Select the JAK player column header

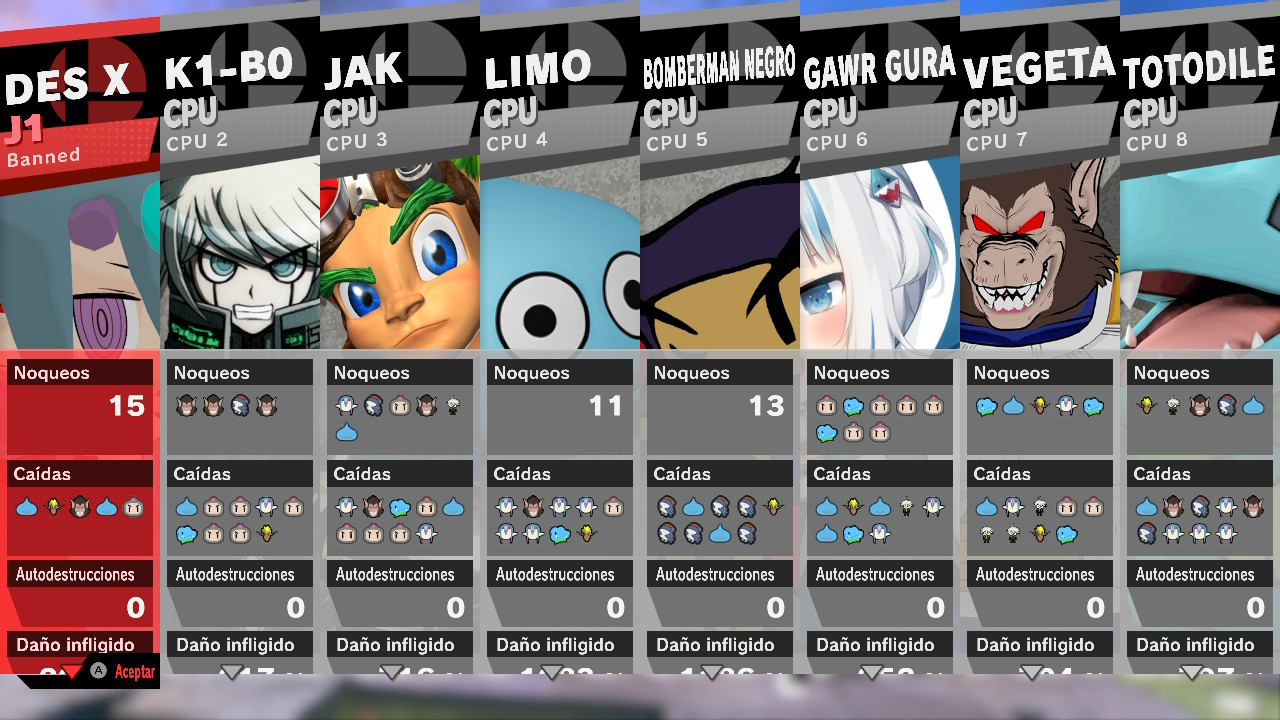365,68
